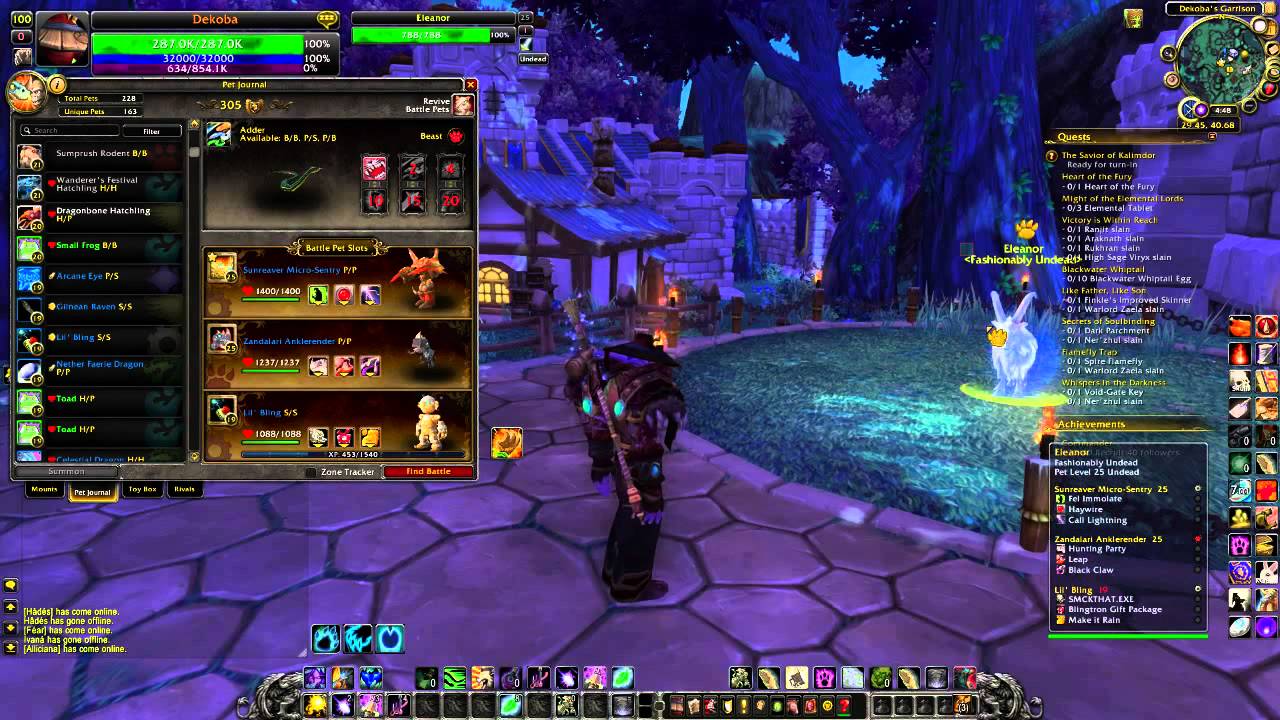Switch to the Toy Box tab

pyautogui.click(x=142, y=490)
